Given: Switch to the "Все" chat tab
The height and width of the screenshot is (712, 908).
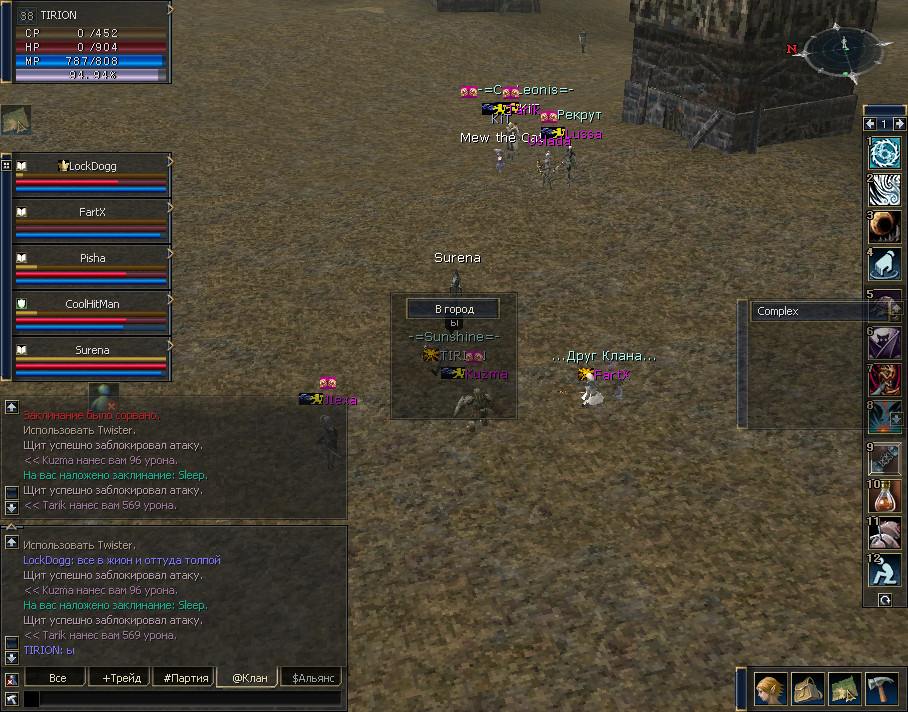Looking at the screenshot, I should click(x=58, y=678).
